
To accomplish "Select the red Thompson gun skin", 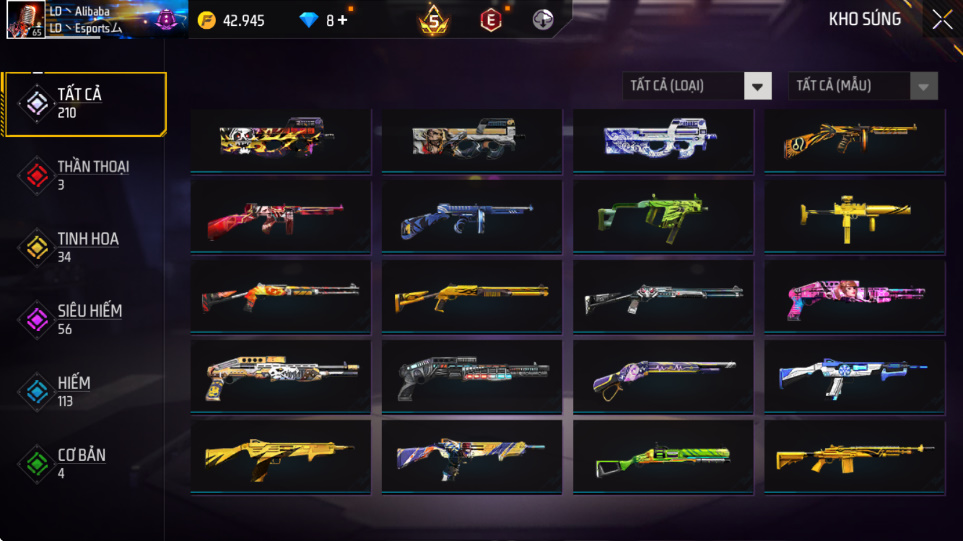I will [x=280, y=215].
